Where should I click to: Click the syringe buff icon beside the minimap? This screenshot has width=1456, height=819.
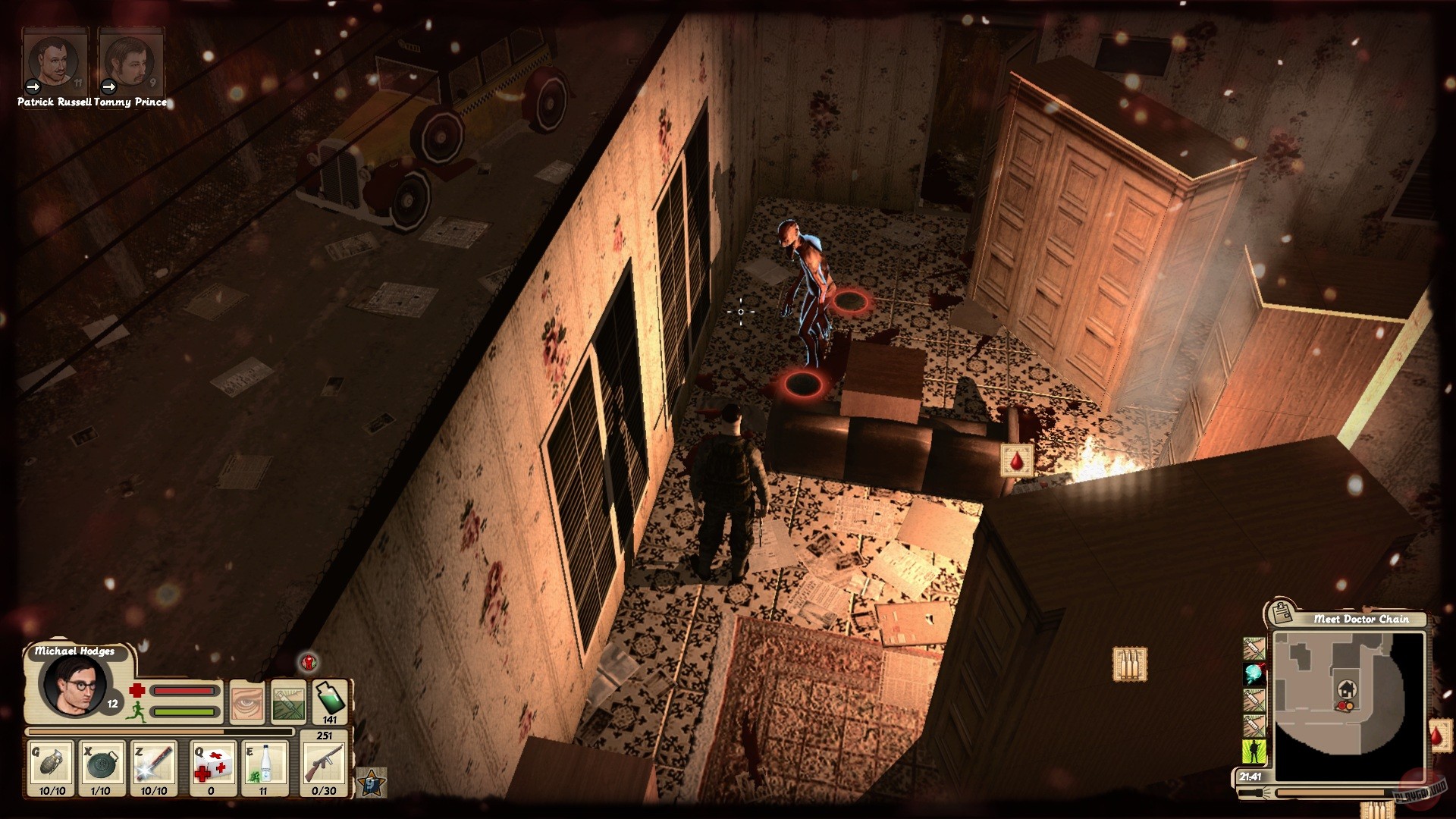click(1254, 648)
